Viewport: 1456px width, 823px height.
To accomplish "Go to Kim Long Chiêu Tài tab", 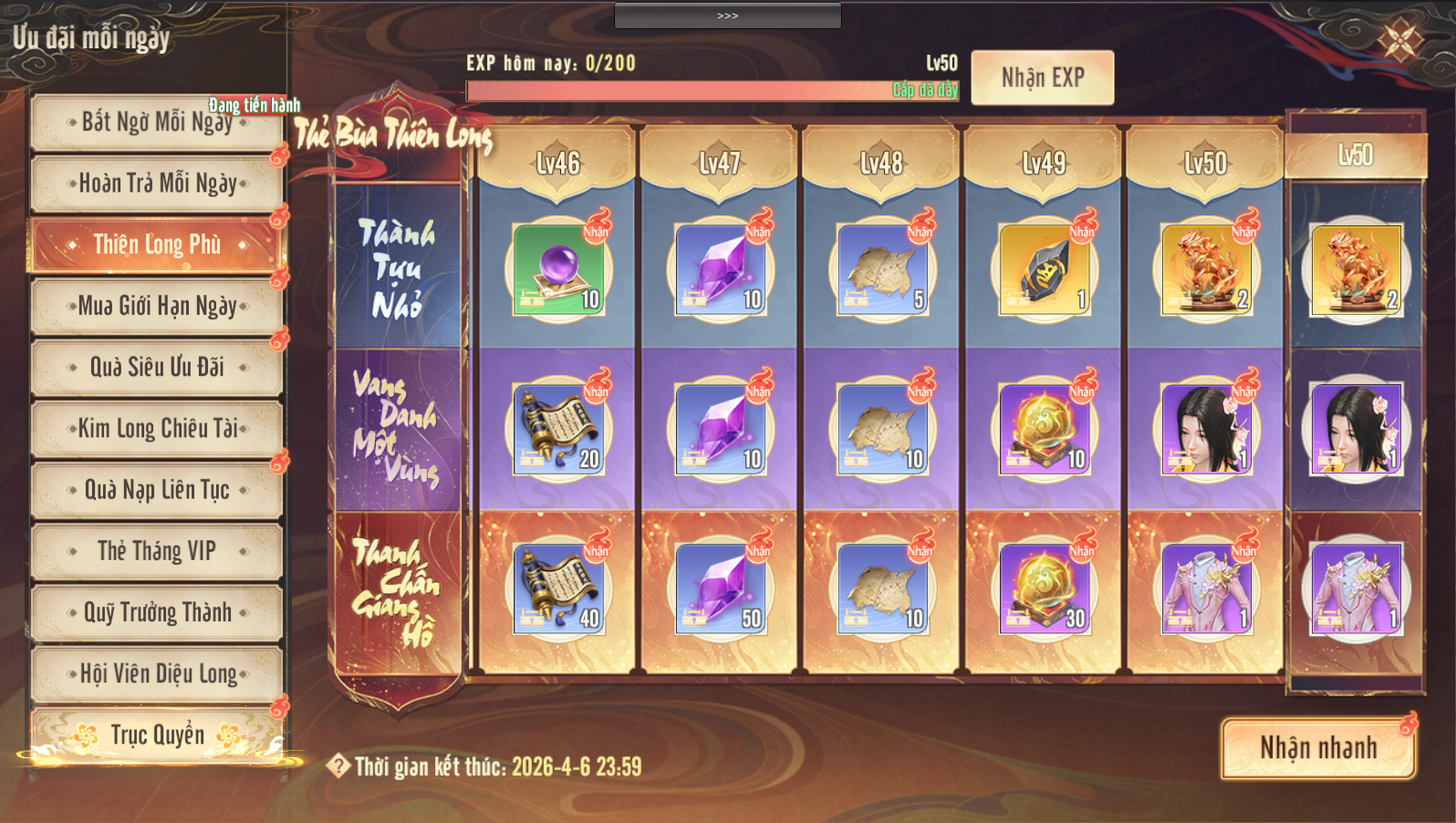I will (x=156, y=428).
